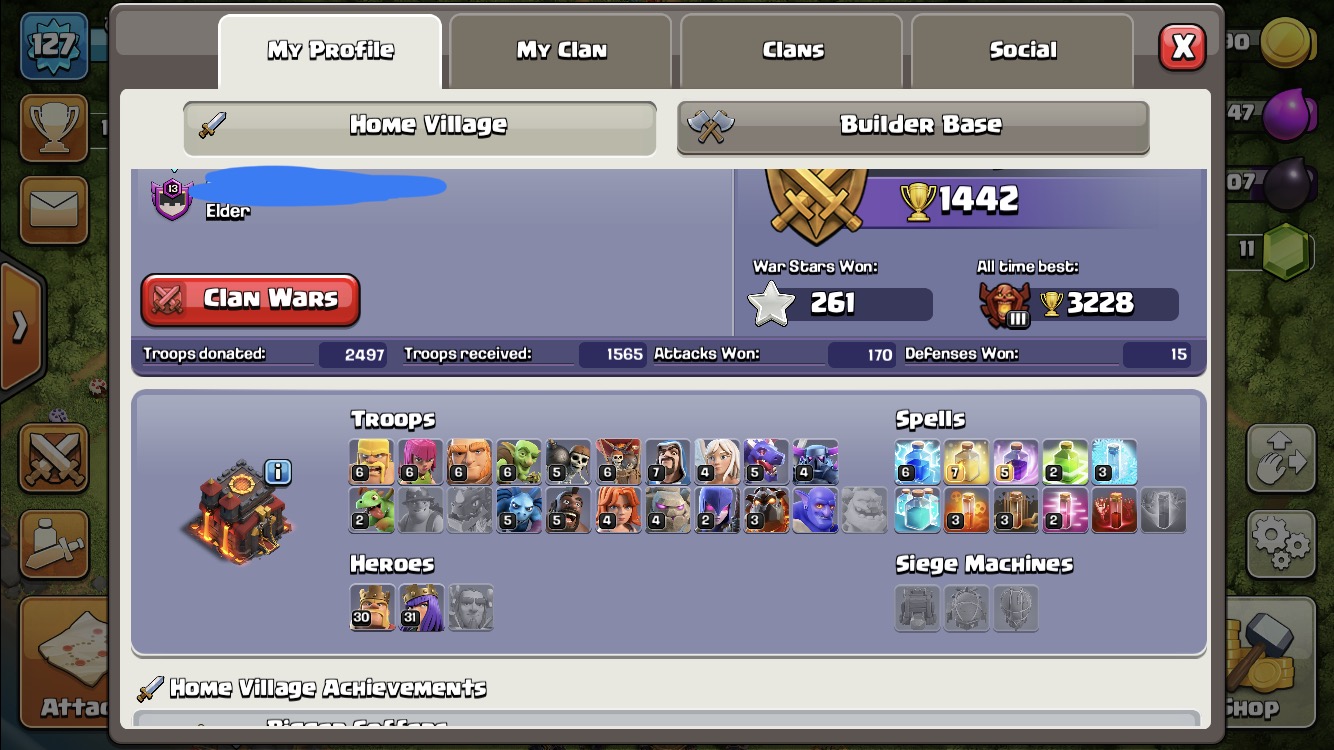Image resolution: width=1334 pixels, height=750 pixels.
Task: Tap the player level 127 badge
Action: click(x=53, y=46)
